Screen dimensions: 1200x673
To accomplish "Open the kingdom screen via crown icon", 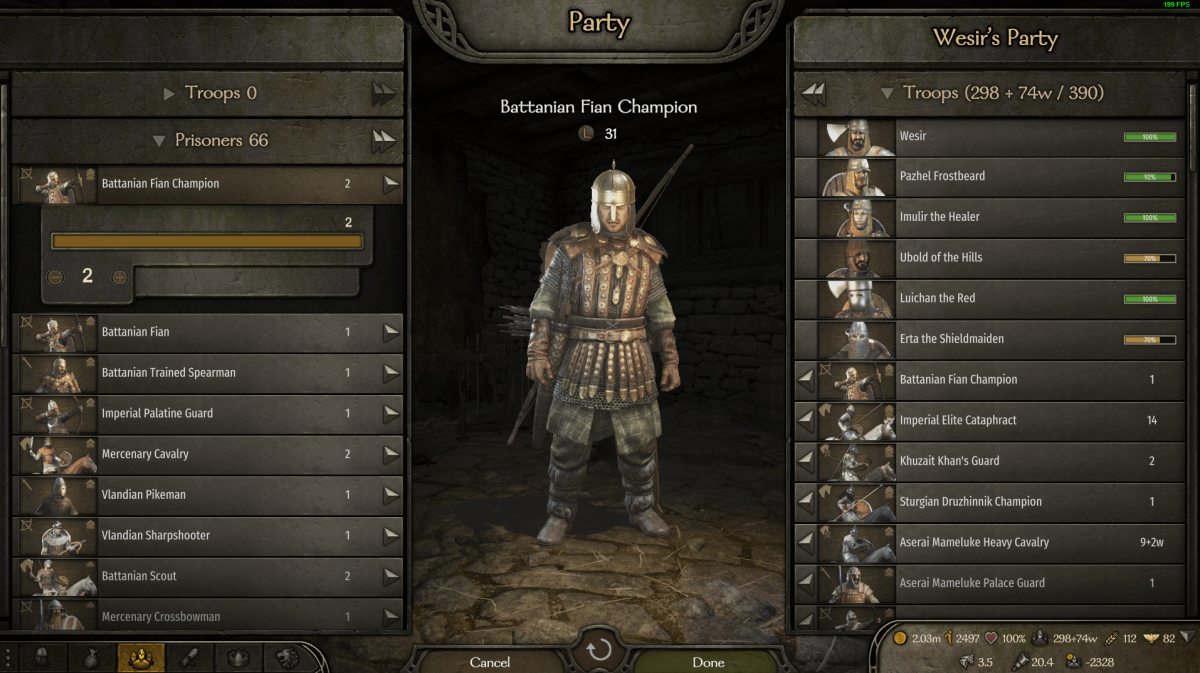I will pyautogui.click(x=238, y=658).
